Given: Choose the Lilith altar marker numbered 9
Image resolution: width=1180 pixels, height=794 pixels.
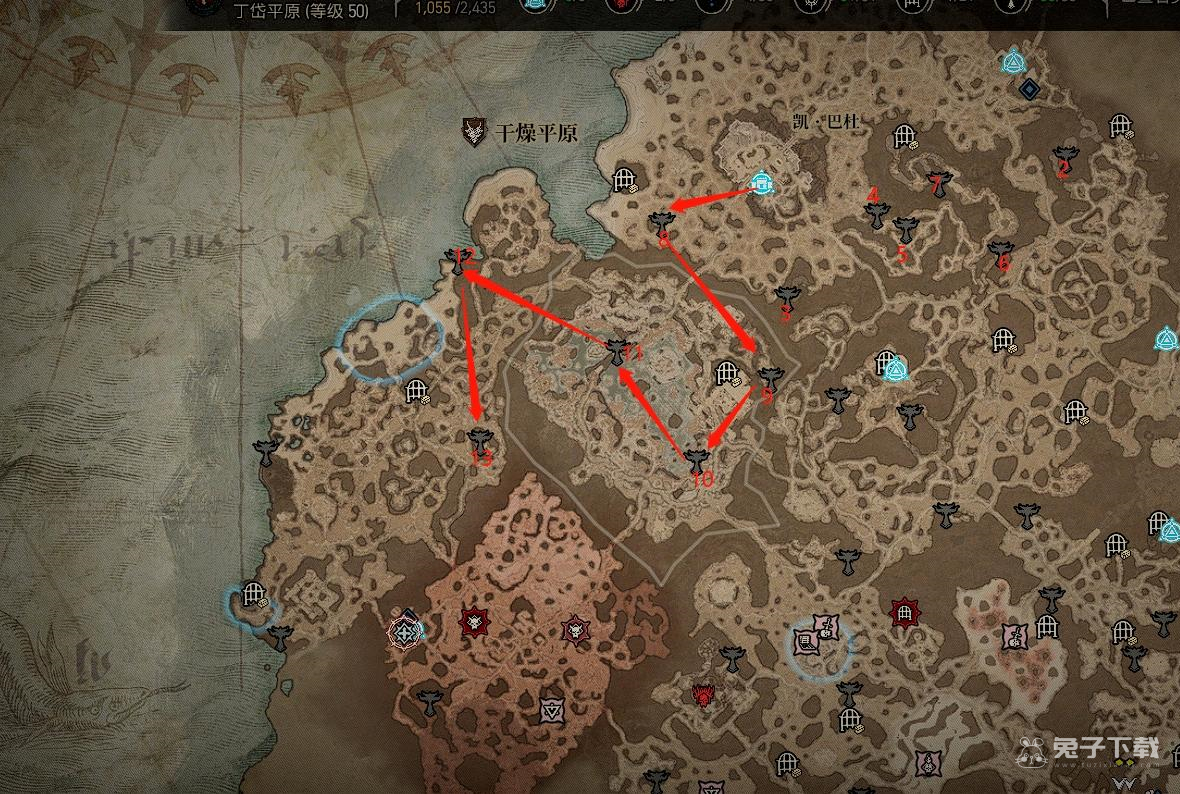Looking at the screenshot, I should pyautogui.click(x=768, y=377).
